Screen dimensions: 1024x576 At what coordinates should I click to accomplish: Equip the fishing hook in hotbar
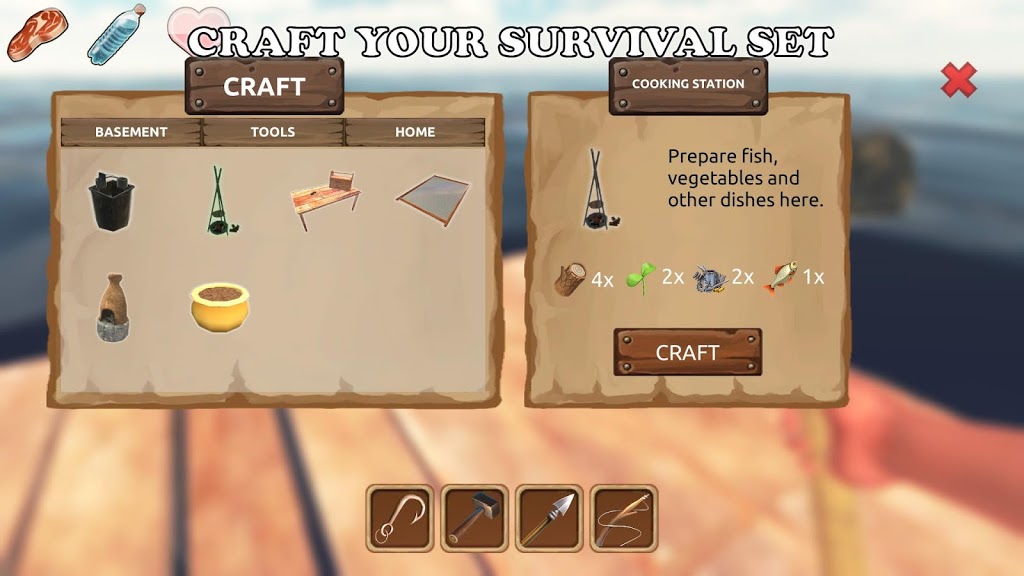(x=399, y=518)
